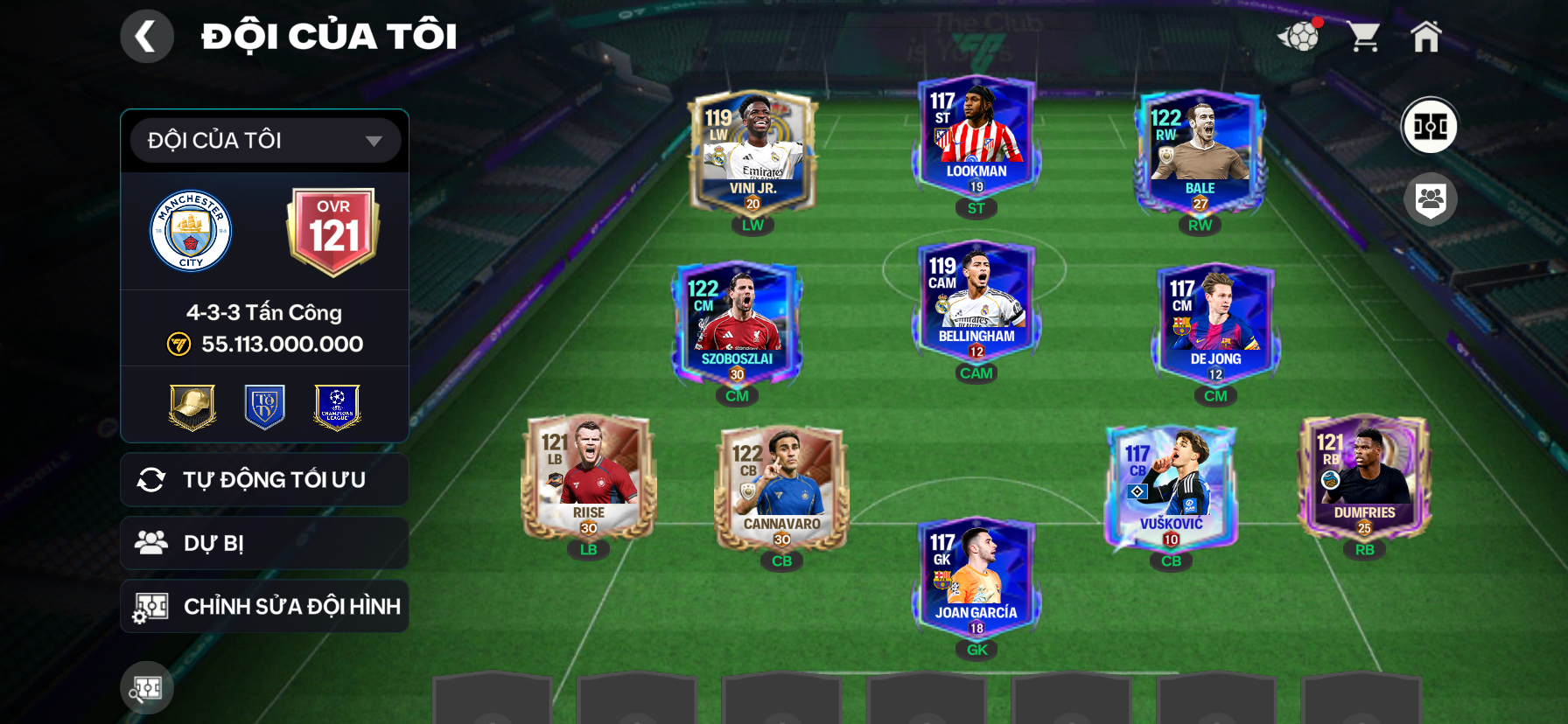Pick goalkeeper Joan García card
The image size is (1568, 724).
coord(976,579)
